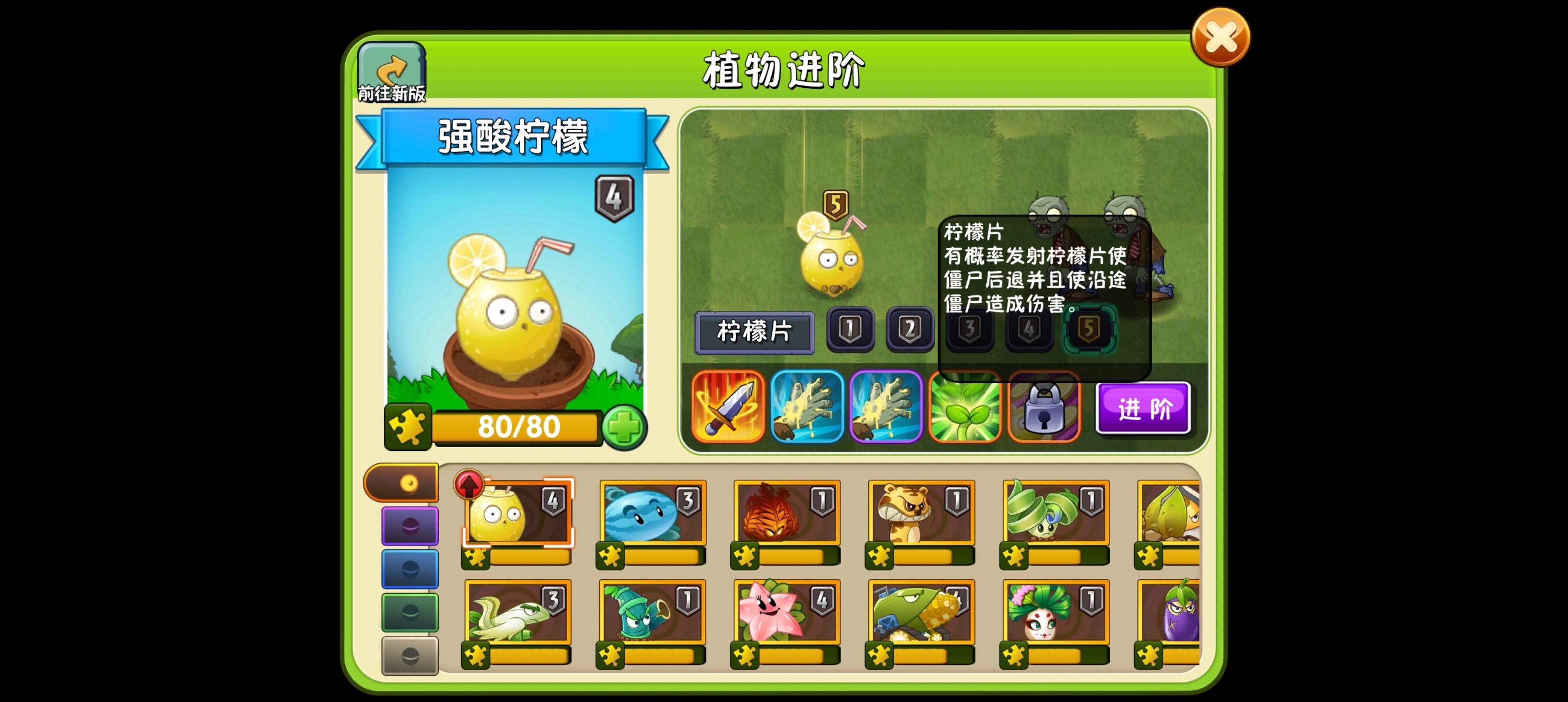Select the locked padlock skill slot
This screenshot has width=1568, height=702.
pos(1043,407)
